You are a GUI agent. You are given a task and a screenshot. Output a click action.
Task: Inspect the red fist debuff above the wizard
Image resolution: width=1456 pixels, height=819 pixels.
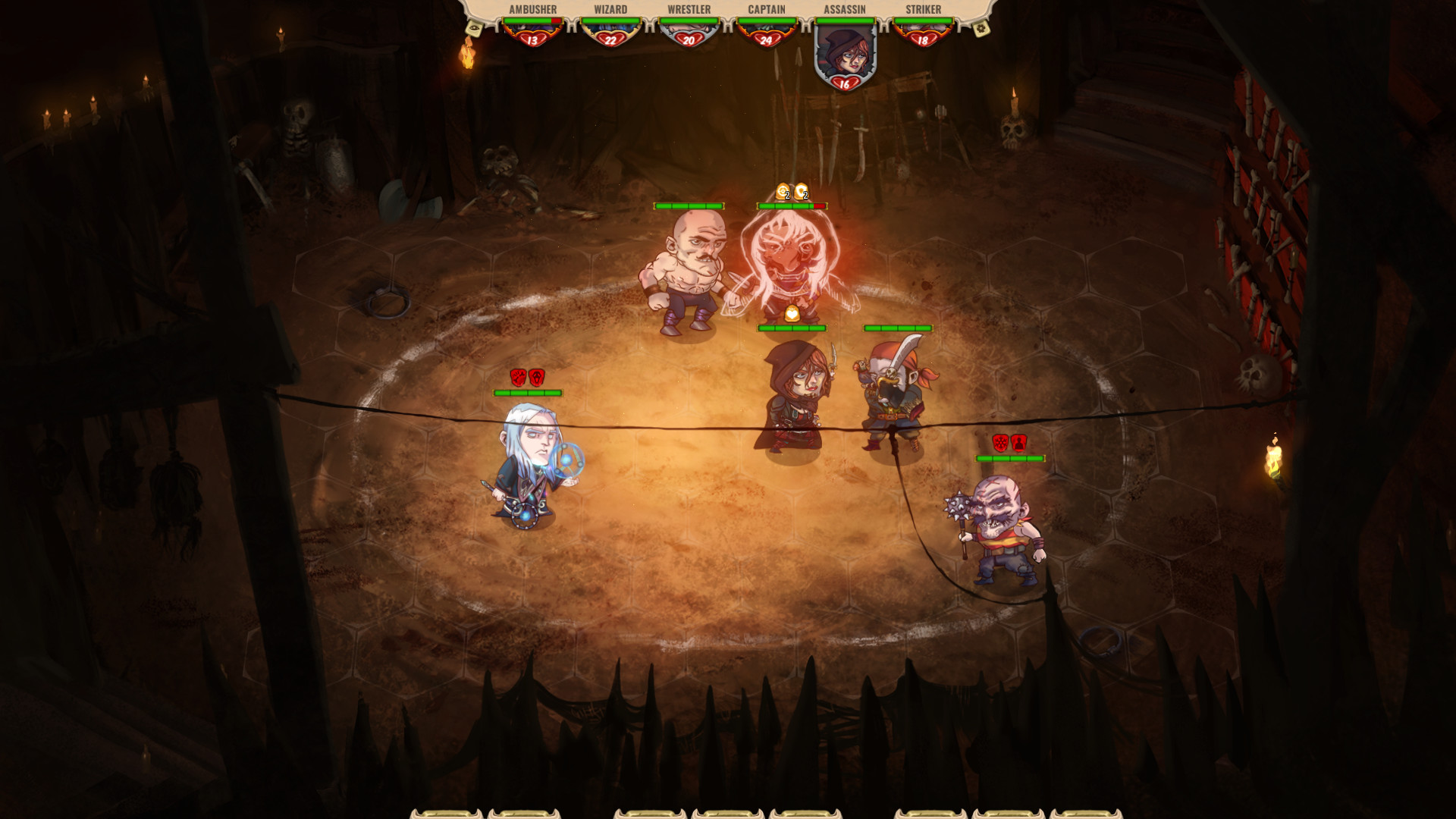click(x=518, y=377)
